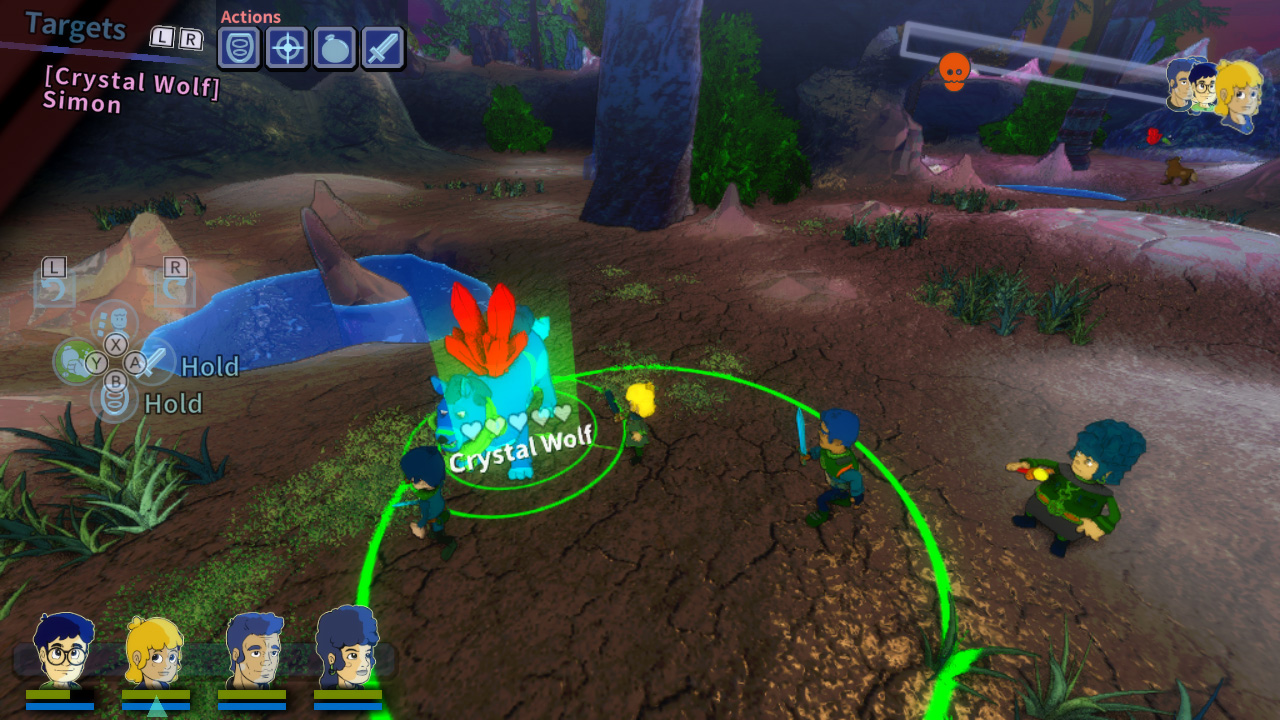Select the green feed action on the radial wheel
Image resolution: width=1280 pixels, height=720 pixels.
pos(75,361)
